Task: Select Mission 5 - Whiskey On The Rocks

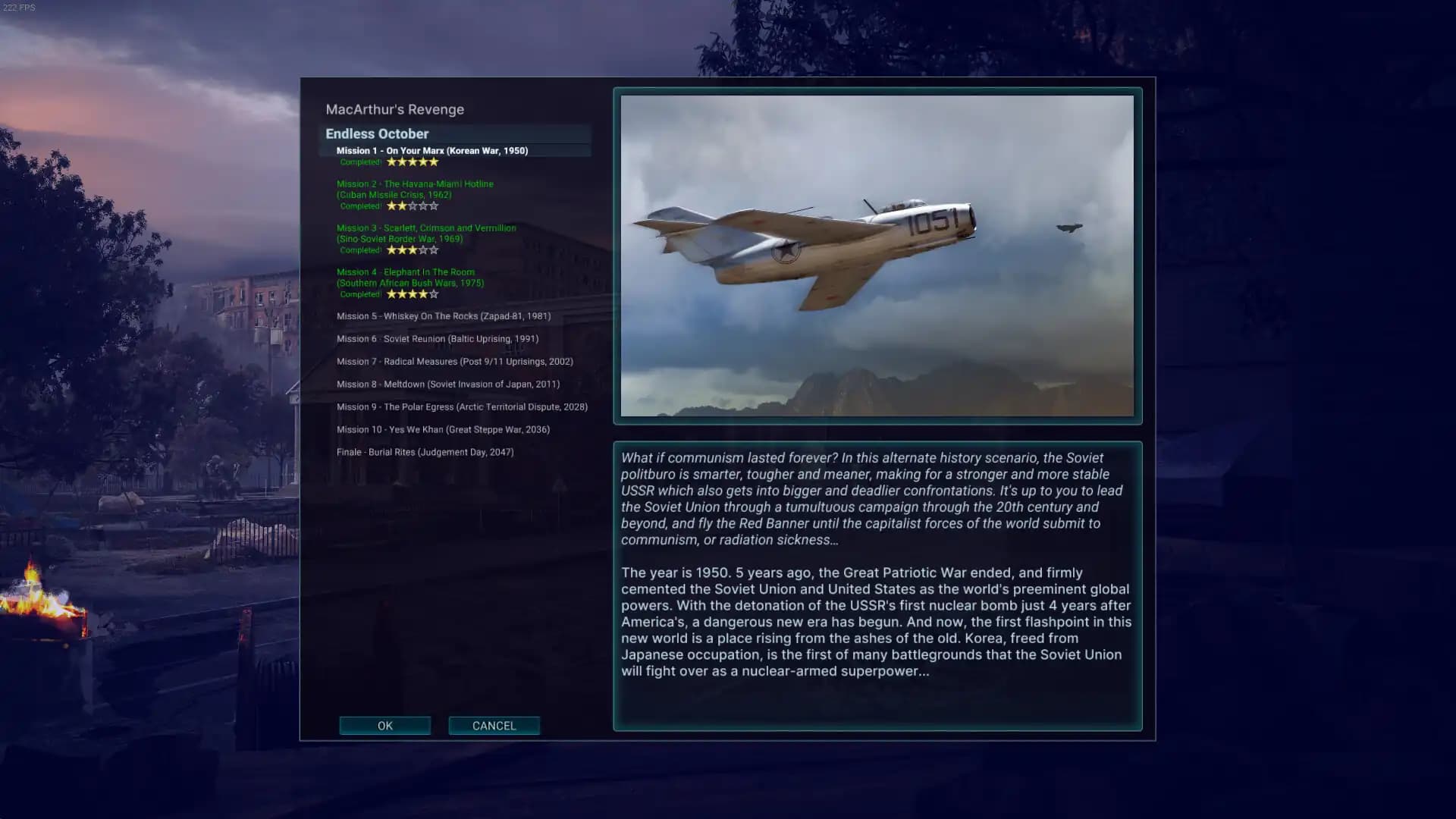Action: [x=444, y=315]
